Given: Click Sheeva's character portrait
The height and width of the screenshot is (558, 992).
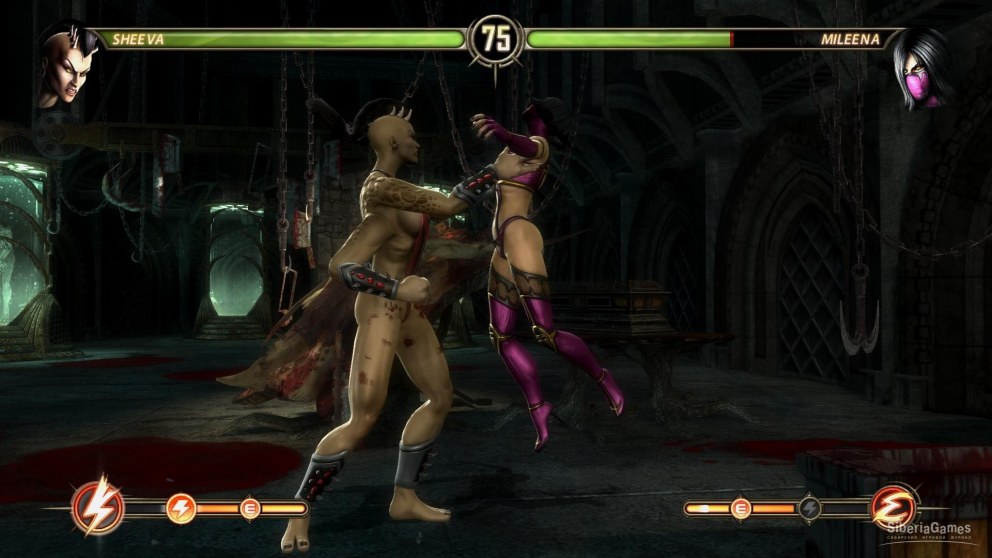Looking at the screenshot, I should pos(65,68).
